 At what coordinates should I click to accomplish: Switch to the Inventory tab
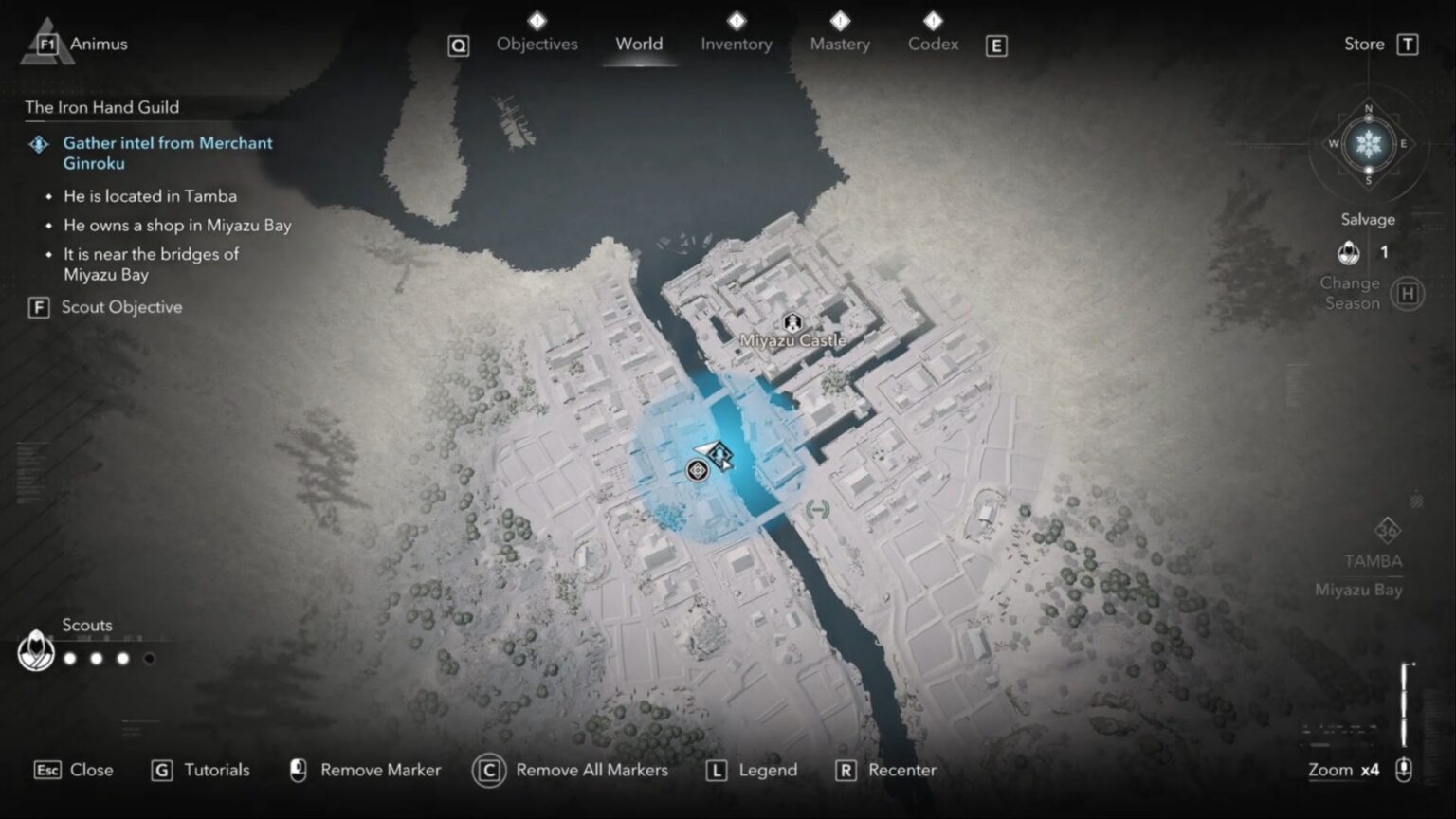(x=737, y=44)
